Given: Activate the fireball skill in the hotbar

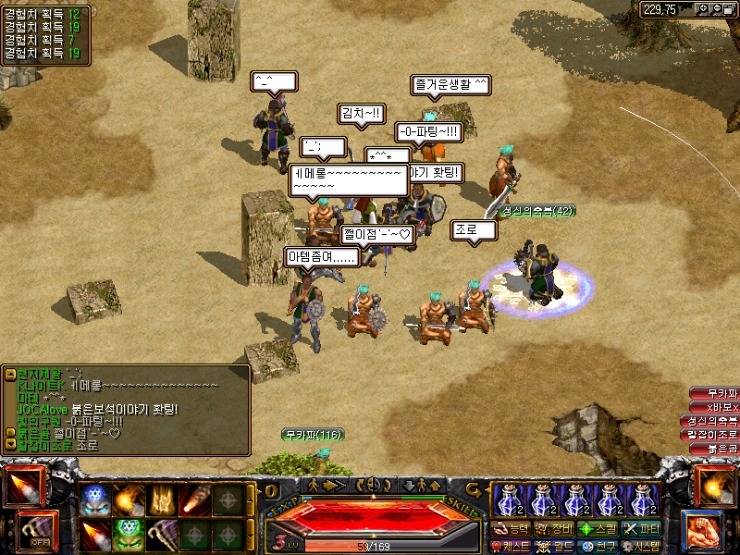Looking at the screenshot, I should coord(129,499).
